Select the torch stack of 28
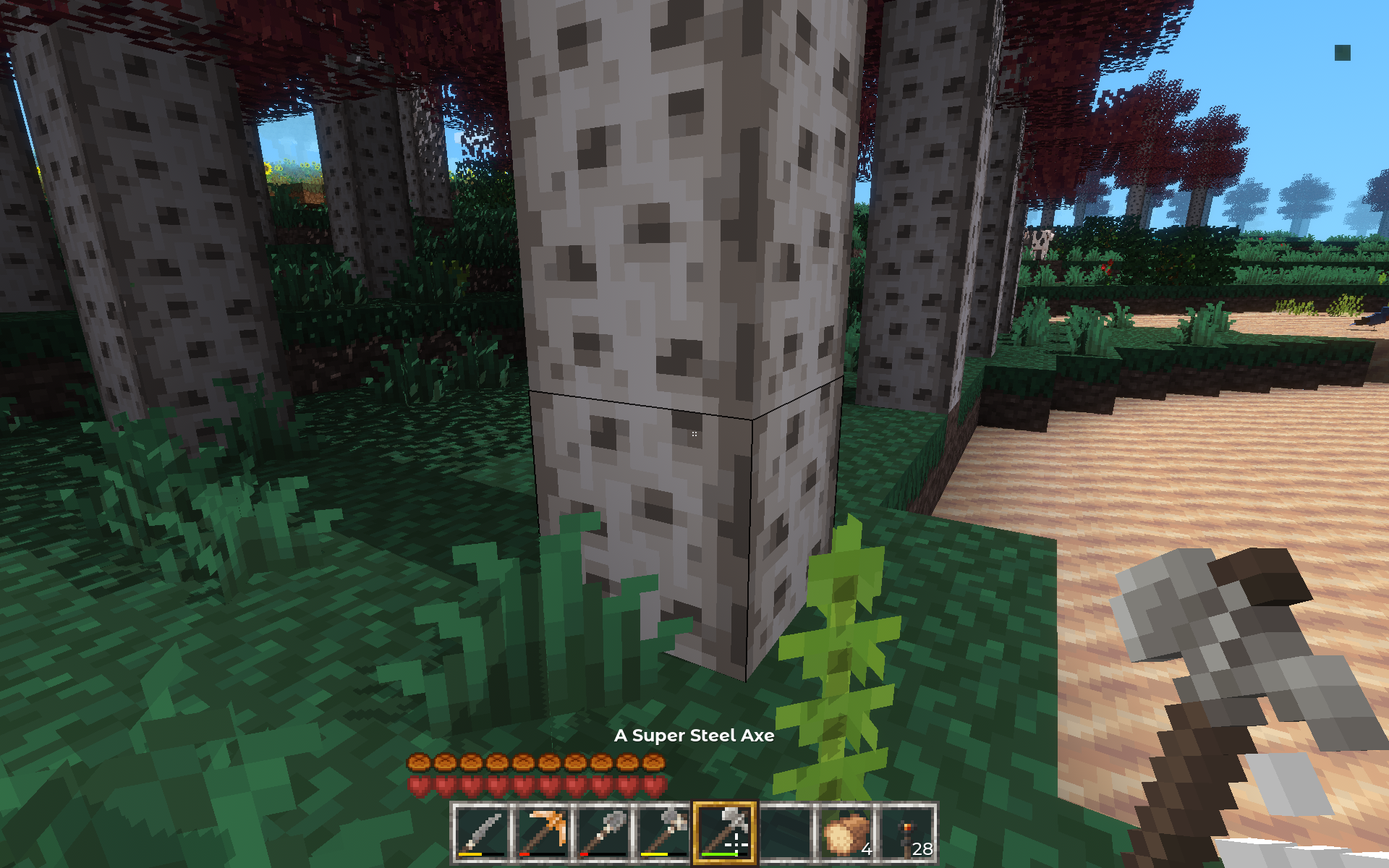The height and width of the screenshot is (868, 1389). pyautogui.click(x=906, y=833)
